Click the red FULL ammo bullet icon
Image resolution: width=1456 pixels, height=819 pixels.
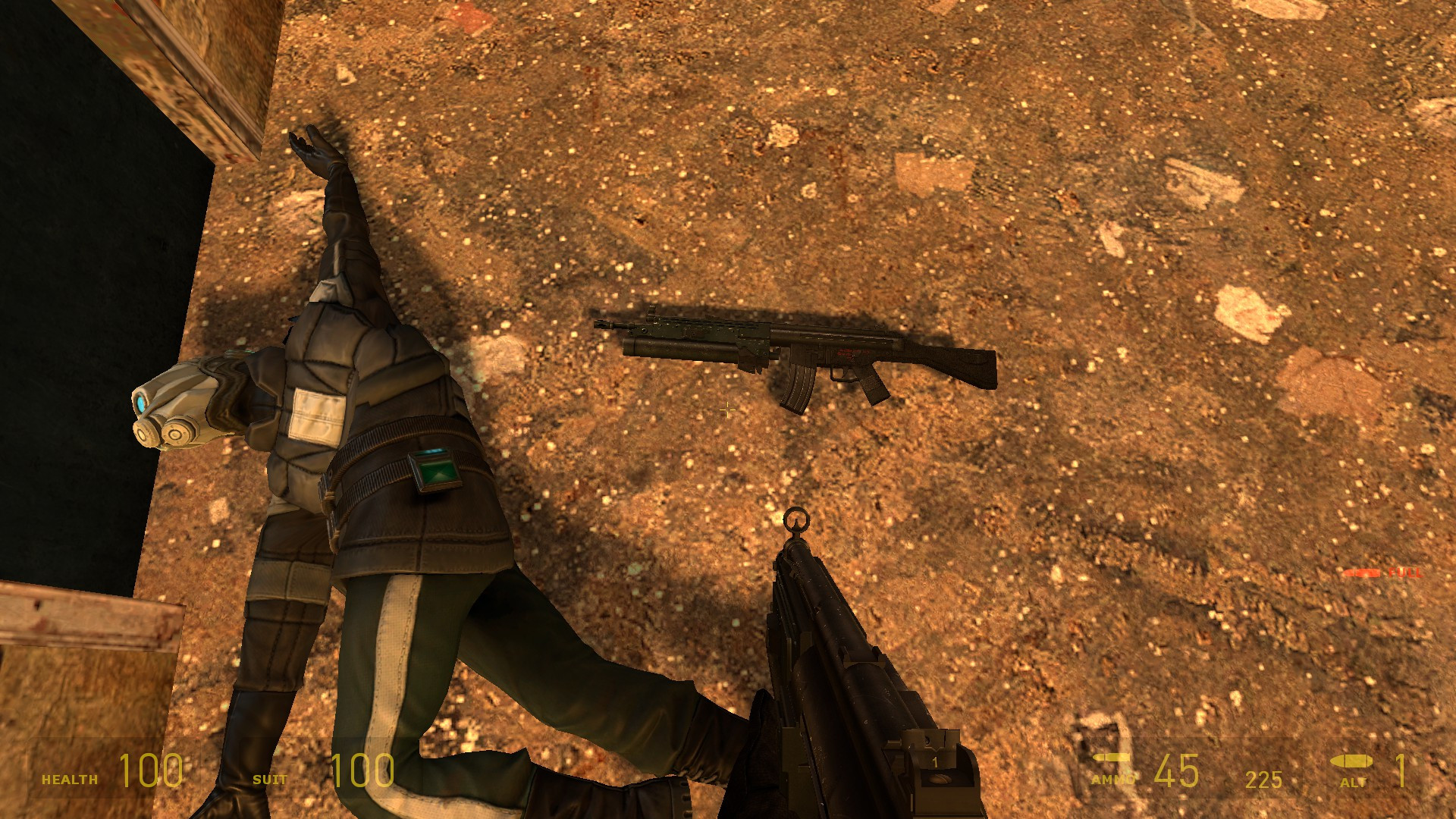[1361, 573]
